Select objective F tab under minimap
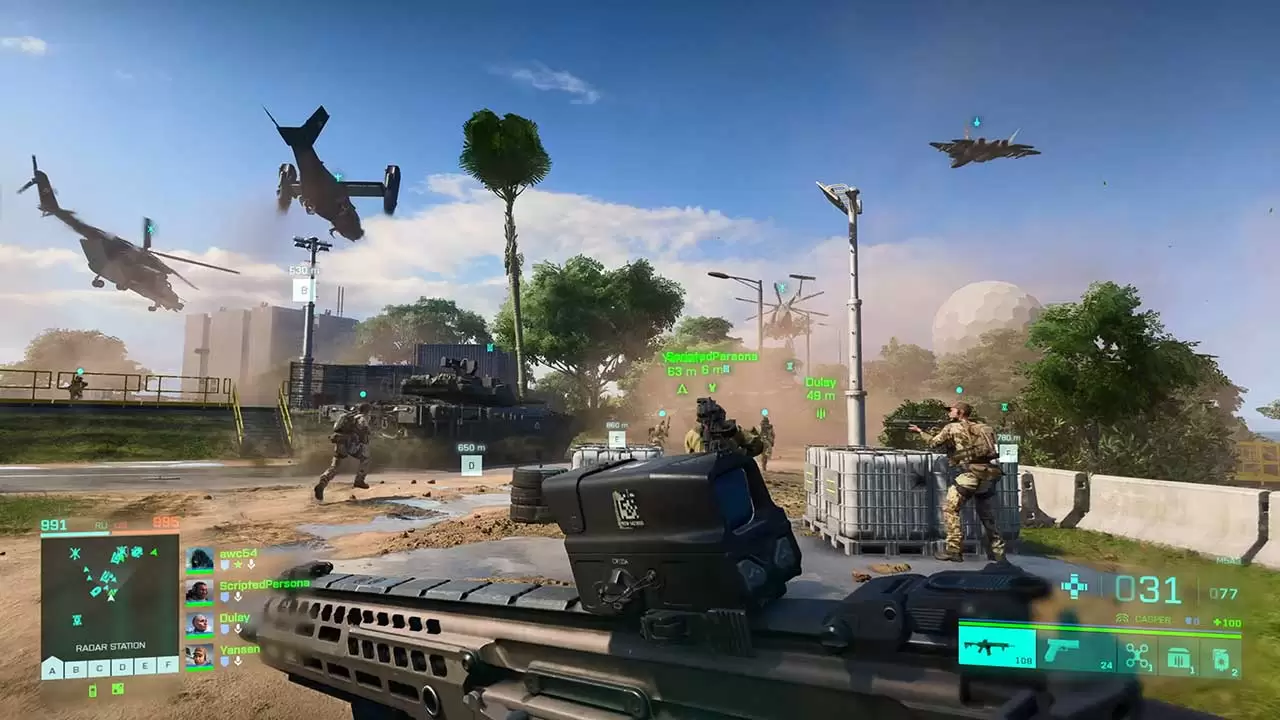Viewport: 1280px width, 720px height. 168,667
